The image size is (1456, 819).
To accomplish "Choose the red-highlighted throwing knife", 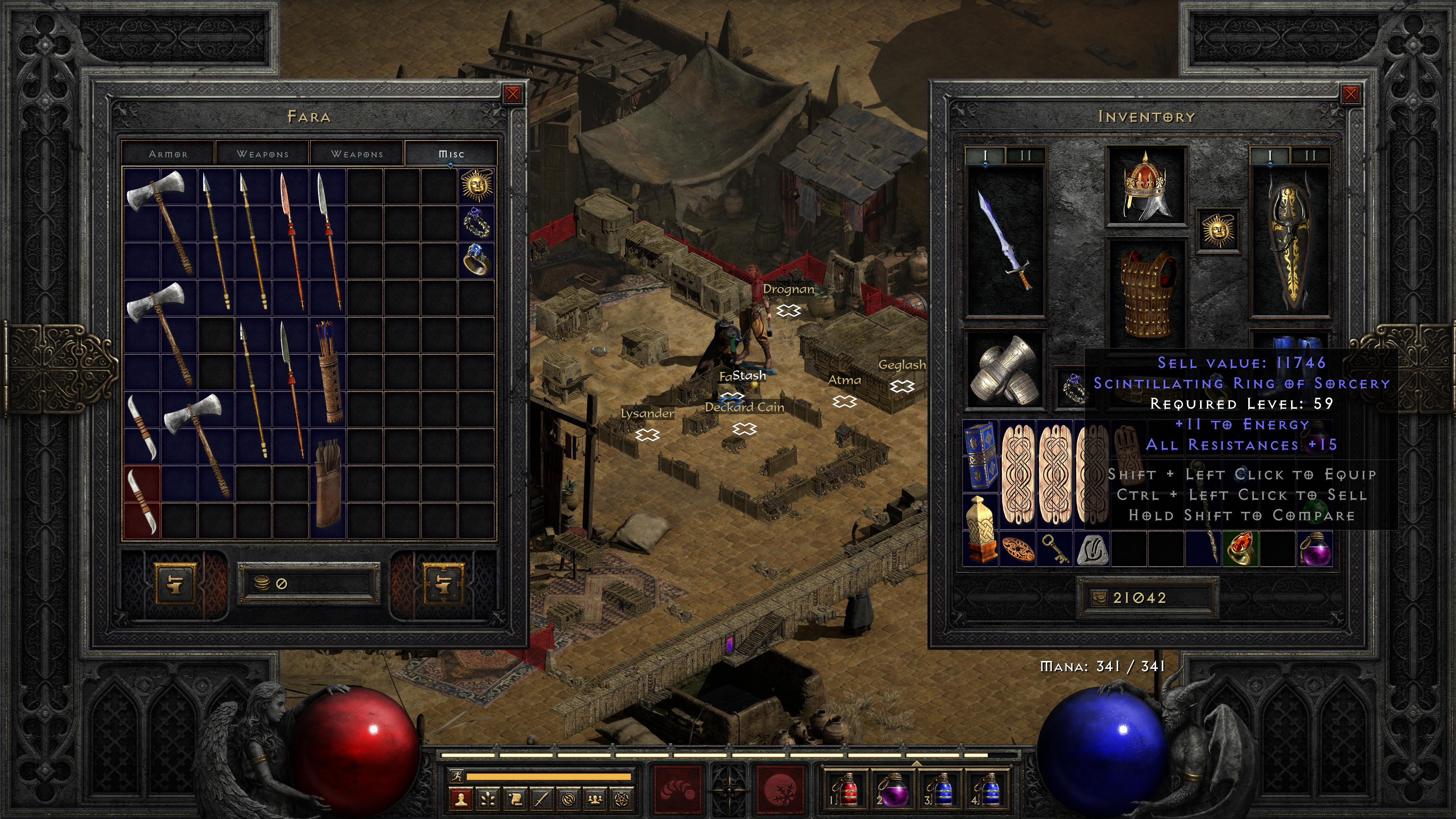I will pyautogui.click(x=142, y=501).
